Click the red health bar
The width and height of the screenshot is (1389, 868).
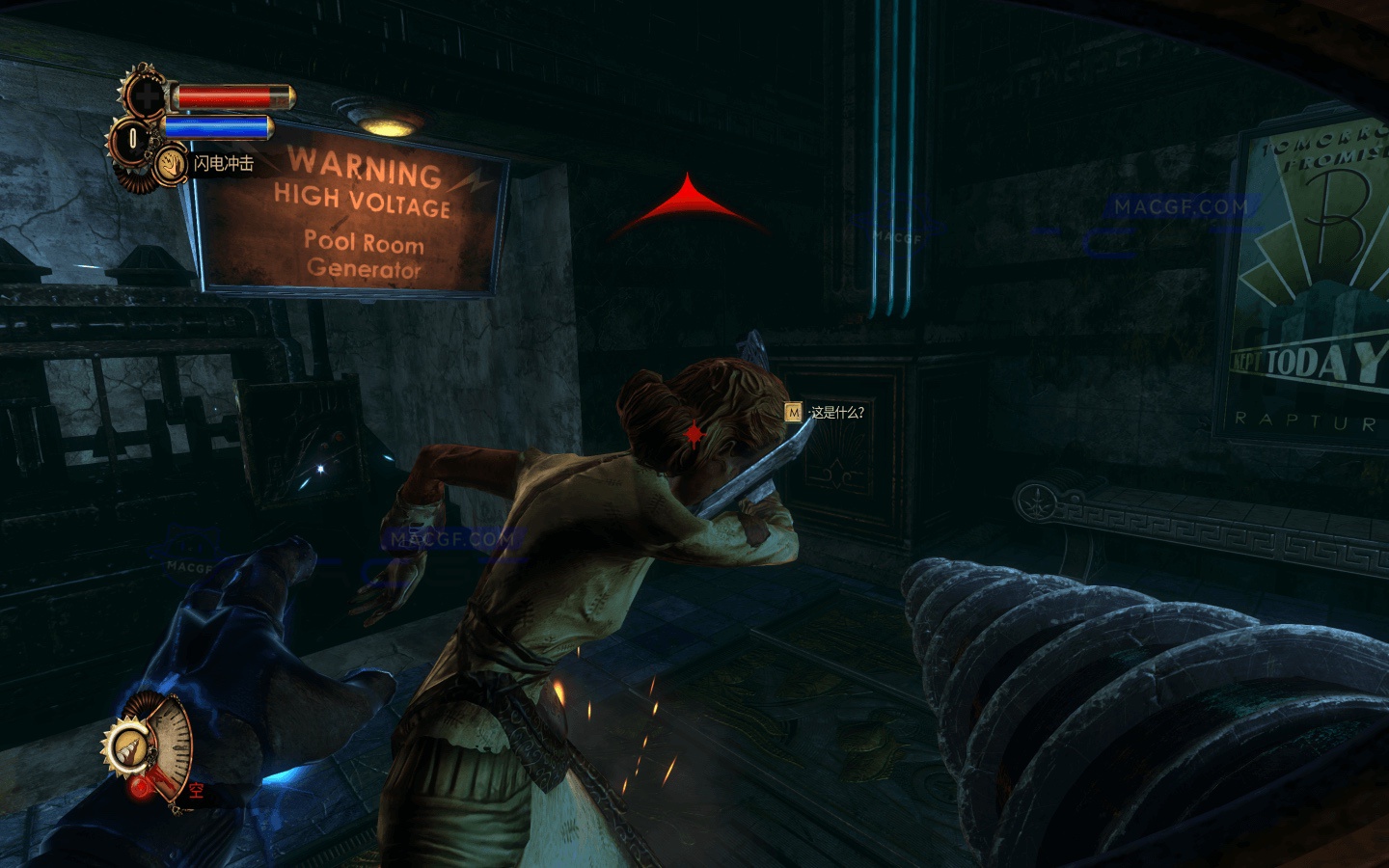223,96
